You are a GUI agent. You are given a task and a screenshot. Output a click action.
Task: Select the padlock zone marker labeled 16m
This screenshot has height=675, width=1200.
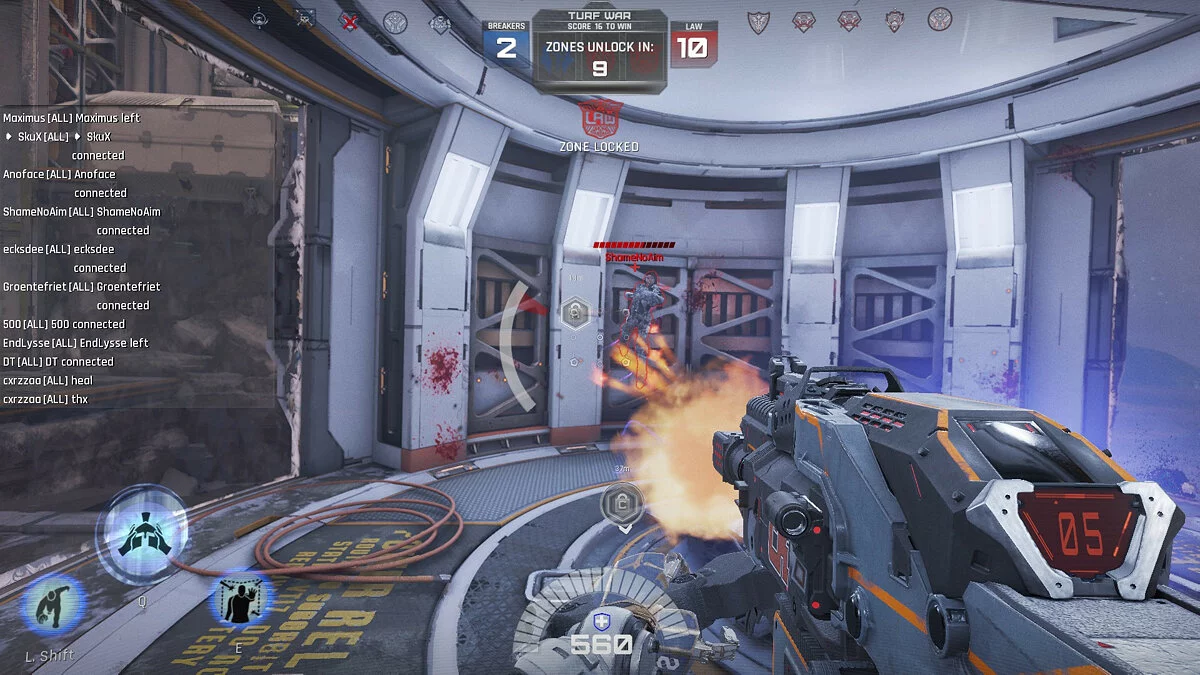click(x=575, y=314)
